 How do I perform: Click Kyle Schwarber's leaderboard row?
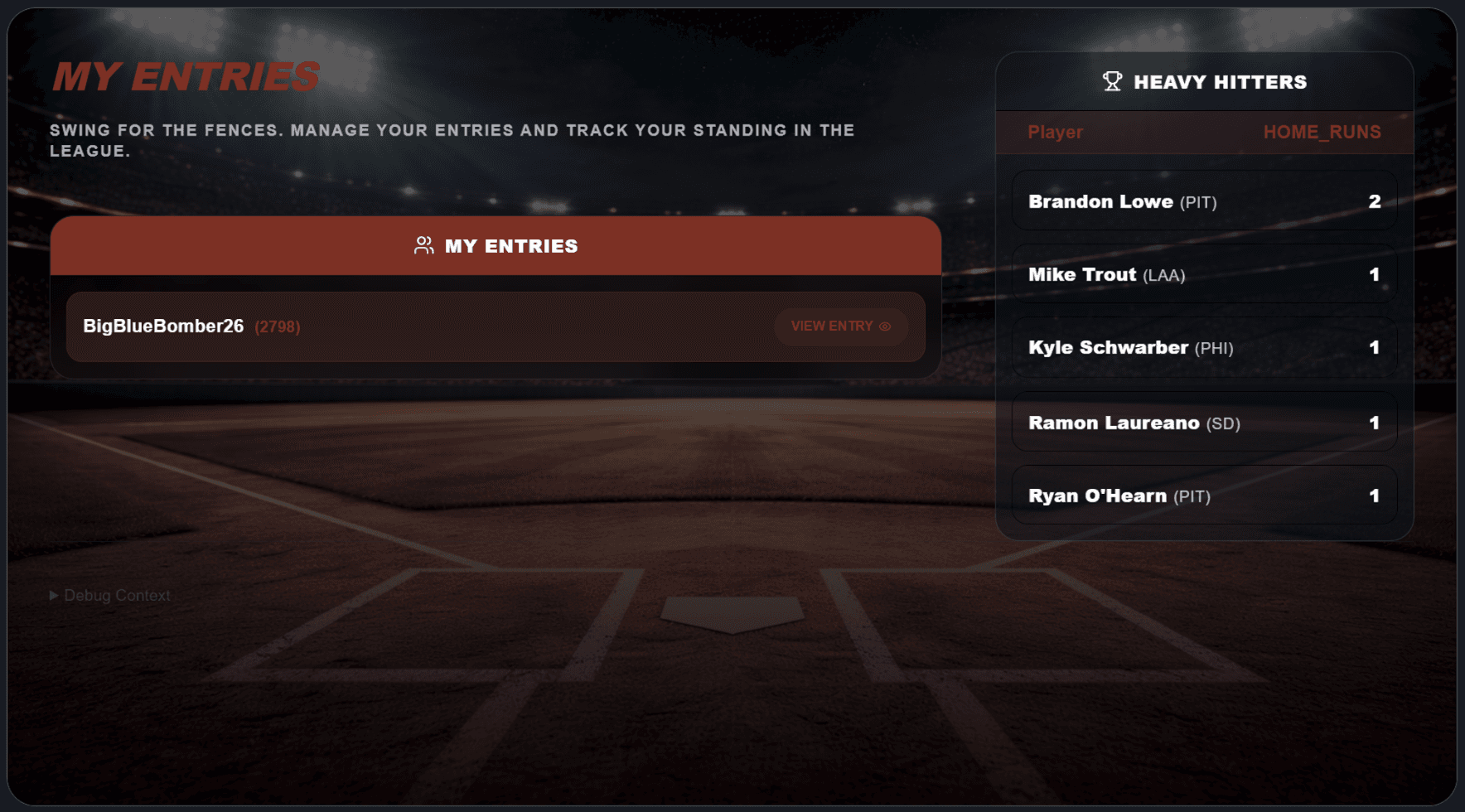[1203, 348]
